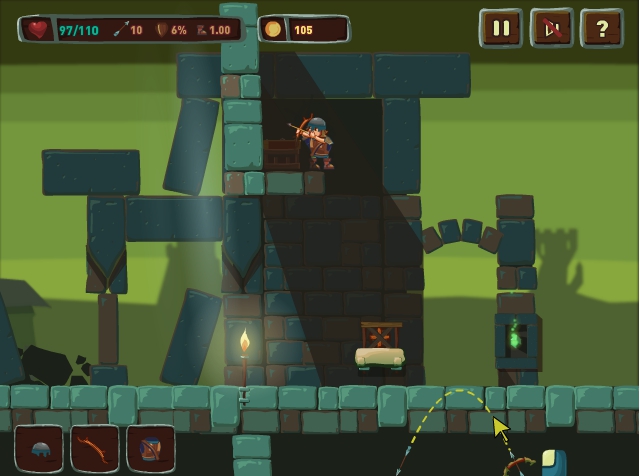
Task: Pause the game
Action: (501, 28)
